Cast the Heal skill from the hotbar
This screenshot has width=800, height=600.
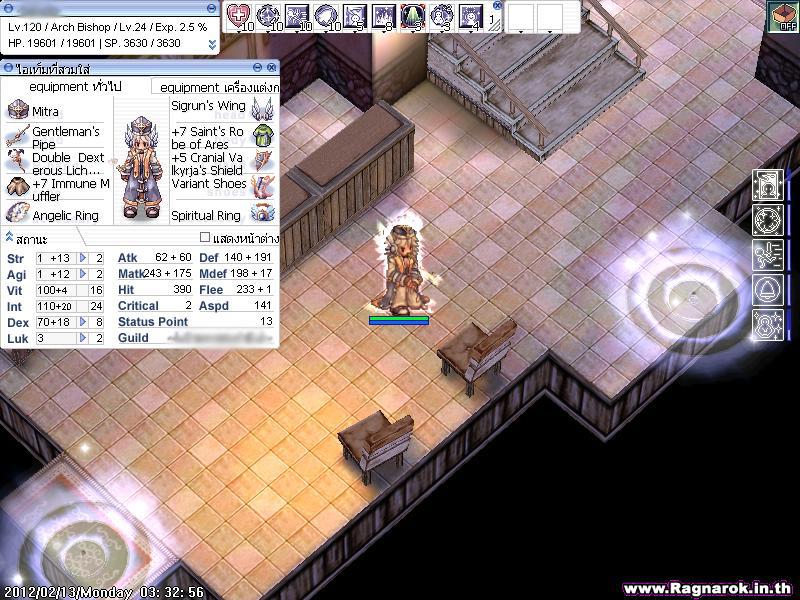click(x=239, y=16)
